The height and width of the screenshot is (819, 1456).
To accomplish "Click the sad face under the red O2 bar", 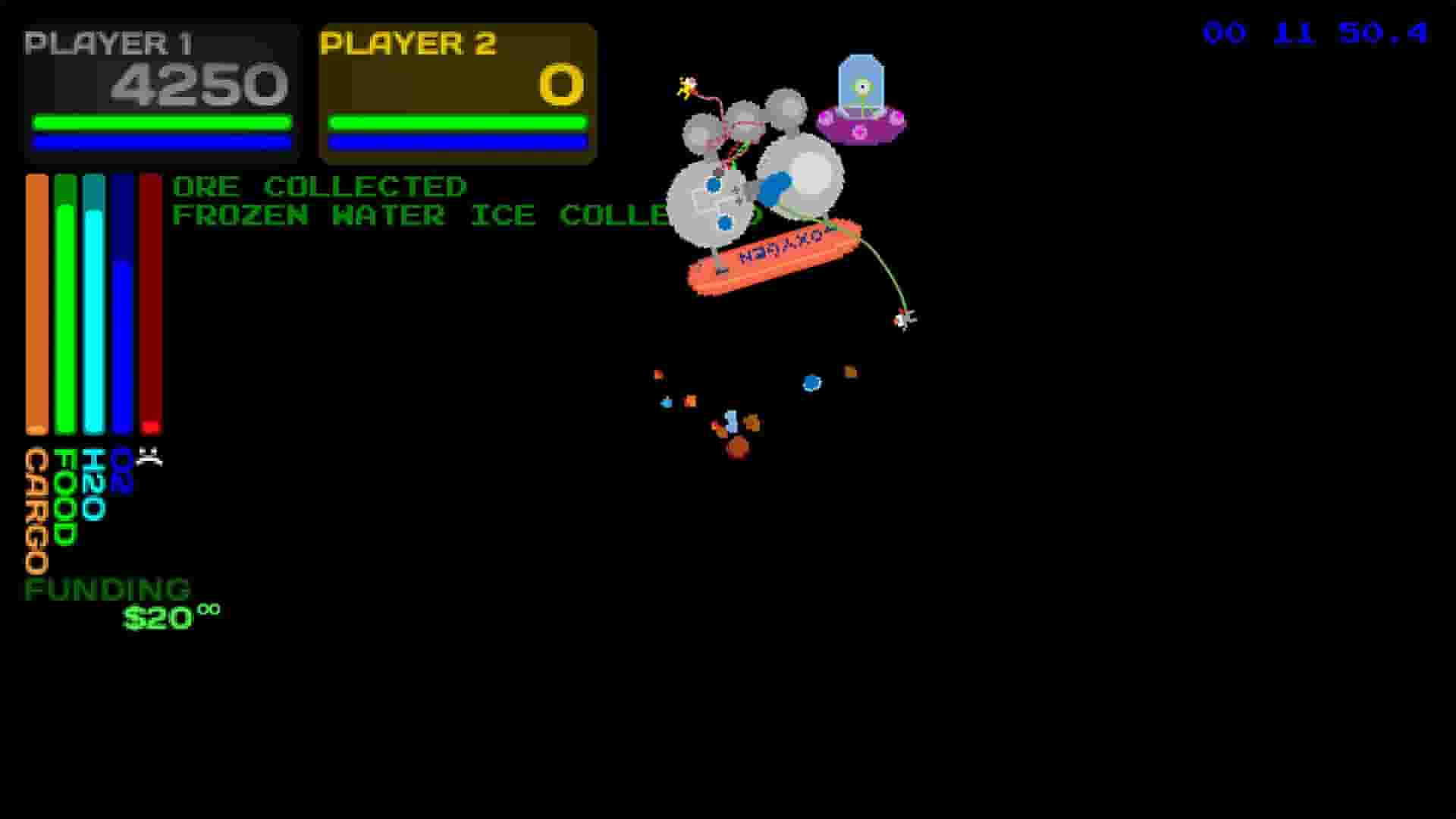I will [151, 455].
